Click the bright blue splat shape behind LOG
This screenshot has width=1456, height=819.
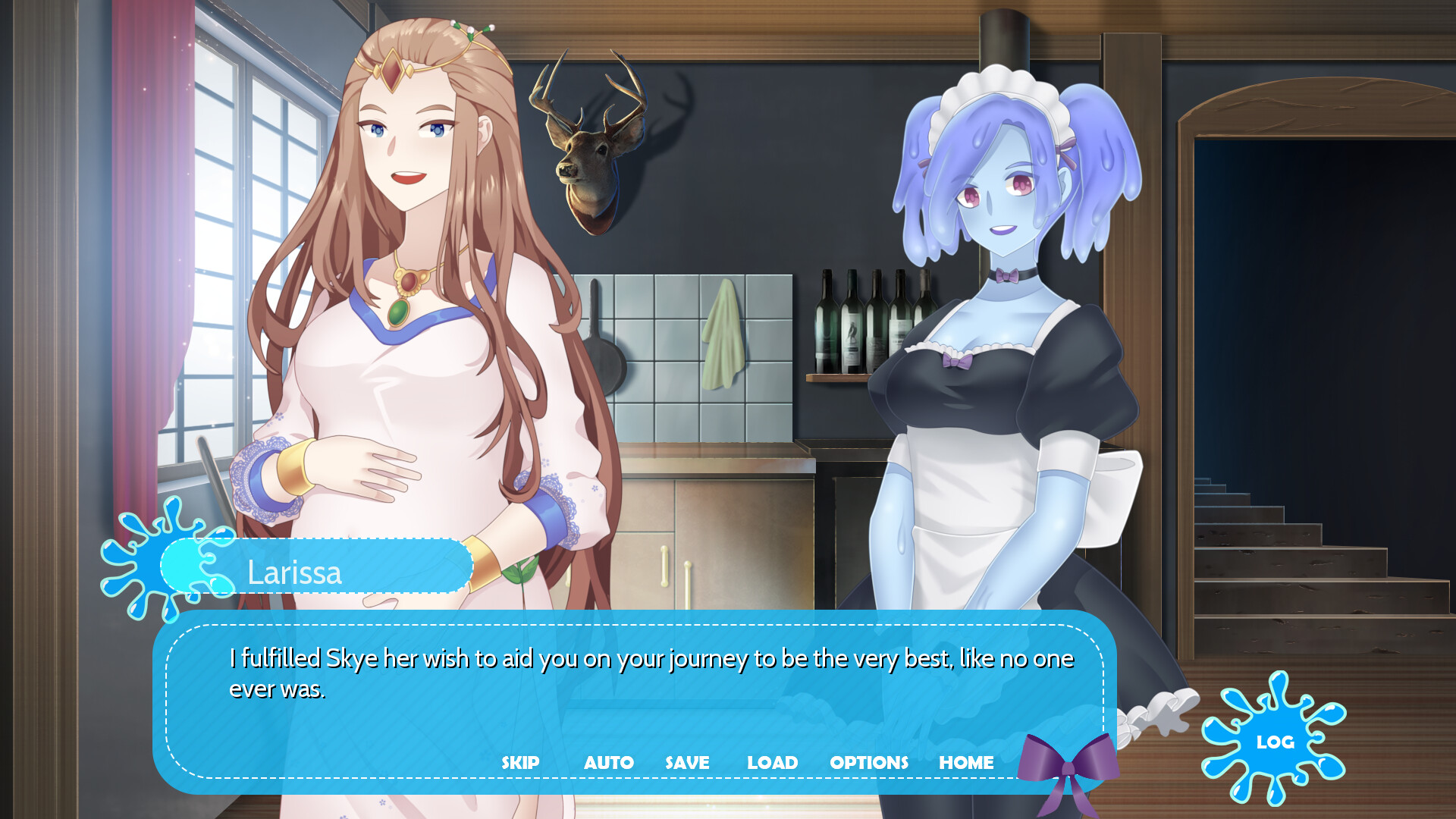(1275, 743)
